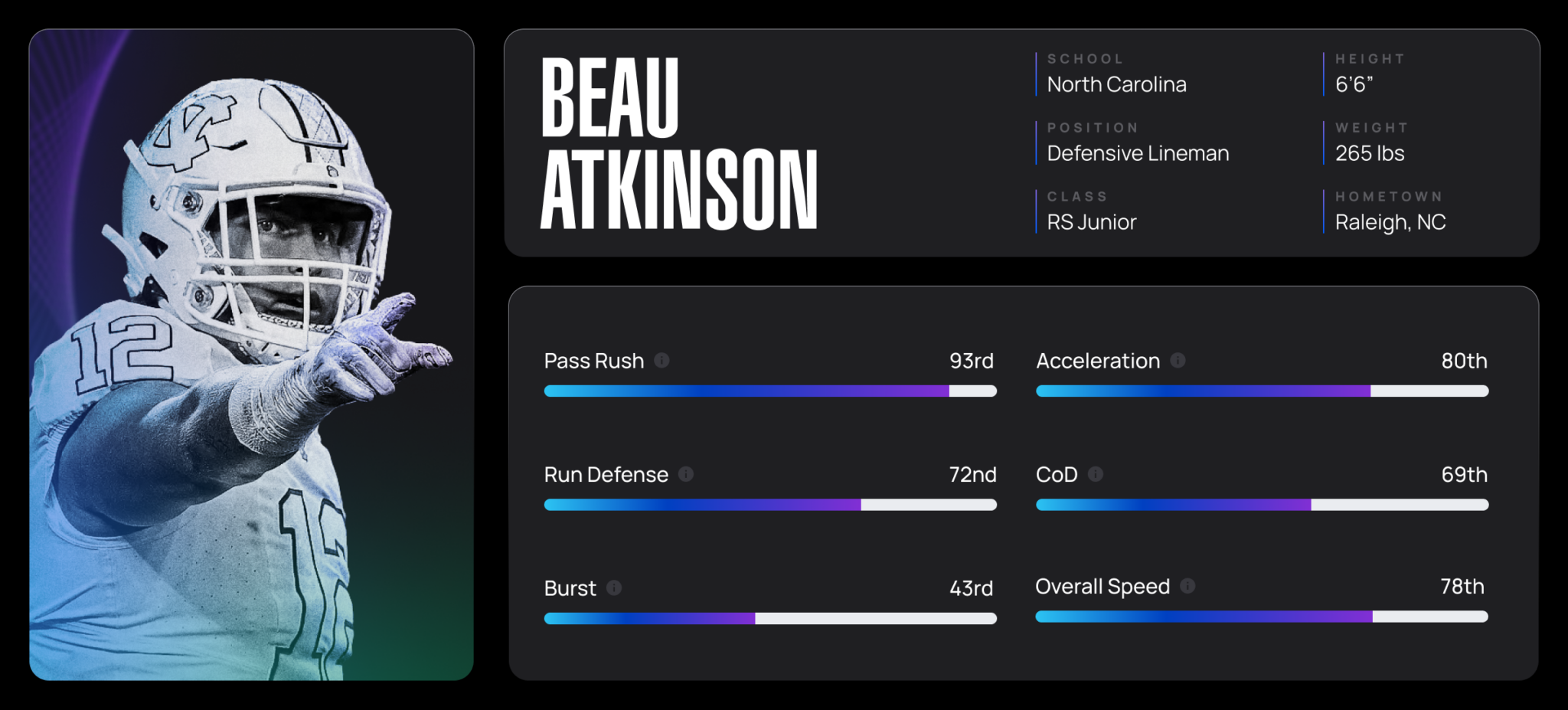Select the RS Junior class entry
This screenshot has width=1568, height=710.
click(x=1090, y=221)
